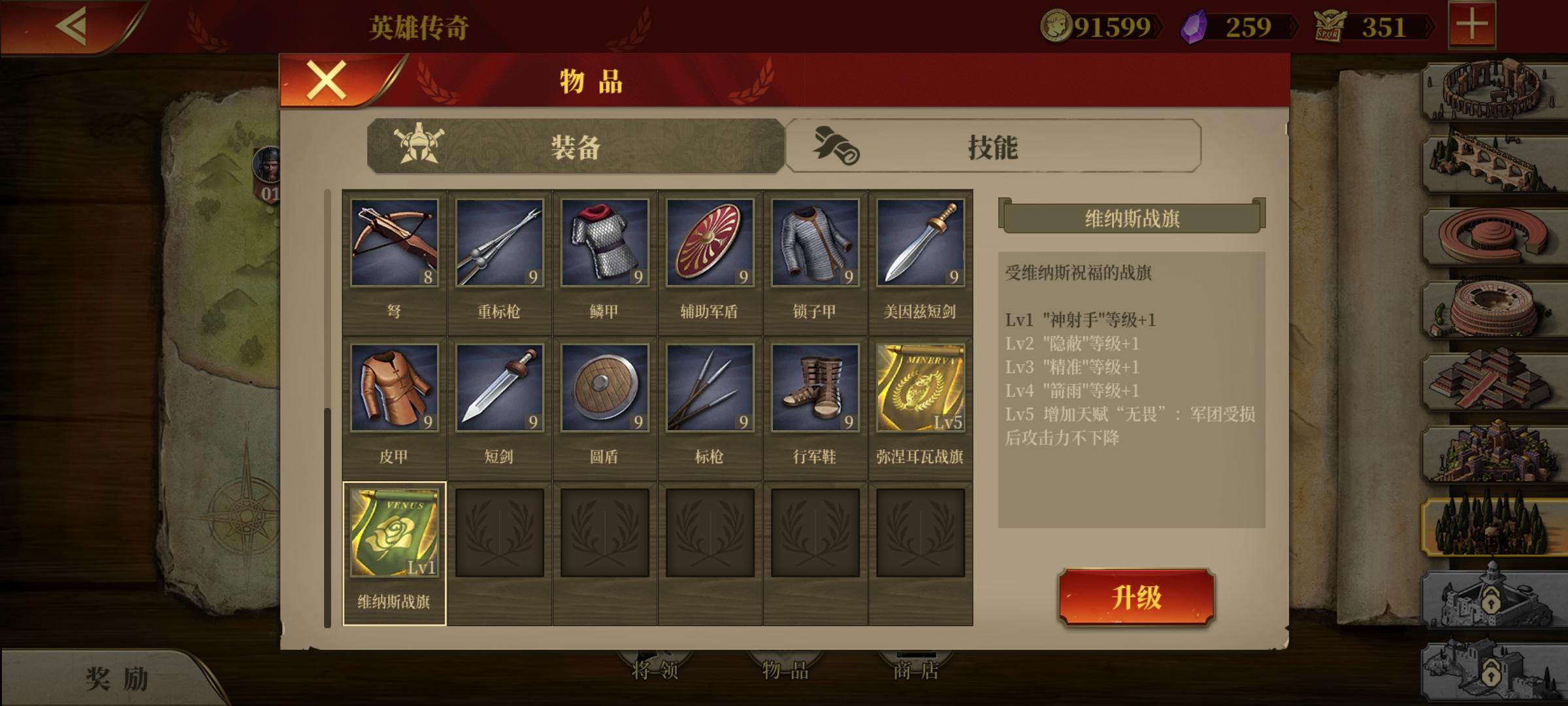
Task: Stay on the 装备 equipment tab
Action: tap(575, 149)
